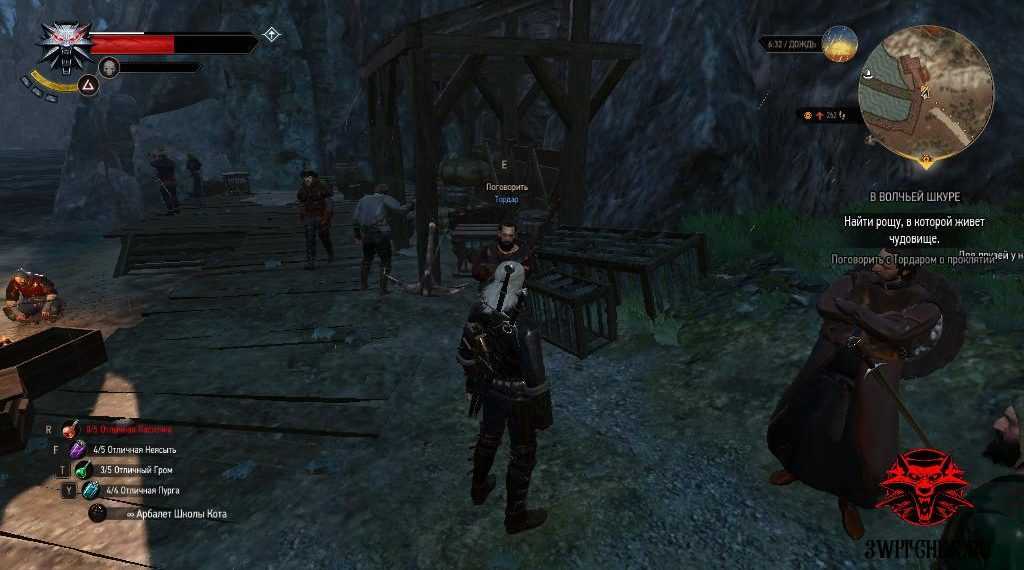The image size is (1024, 570).
Task: Equip the Арбалет Школы Кота crossbow slot
Action: [99, 513]
